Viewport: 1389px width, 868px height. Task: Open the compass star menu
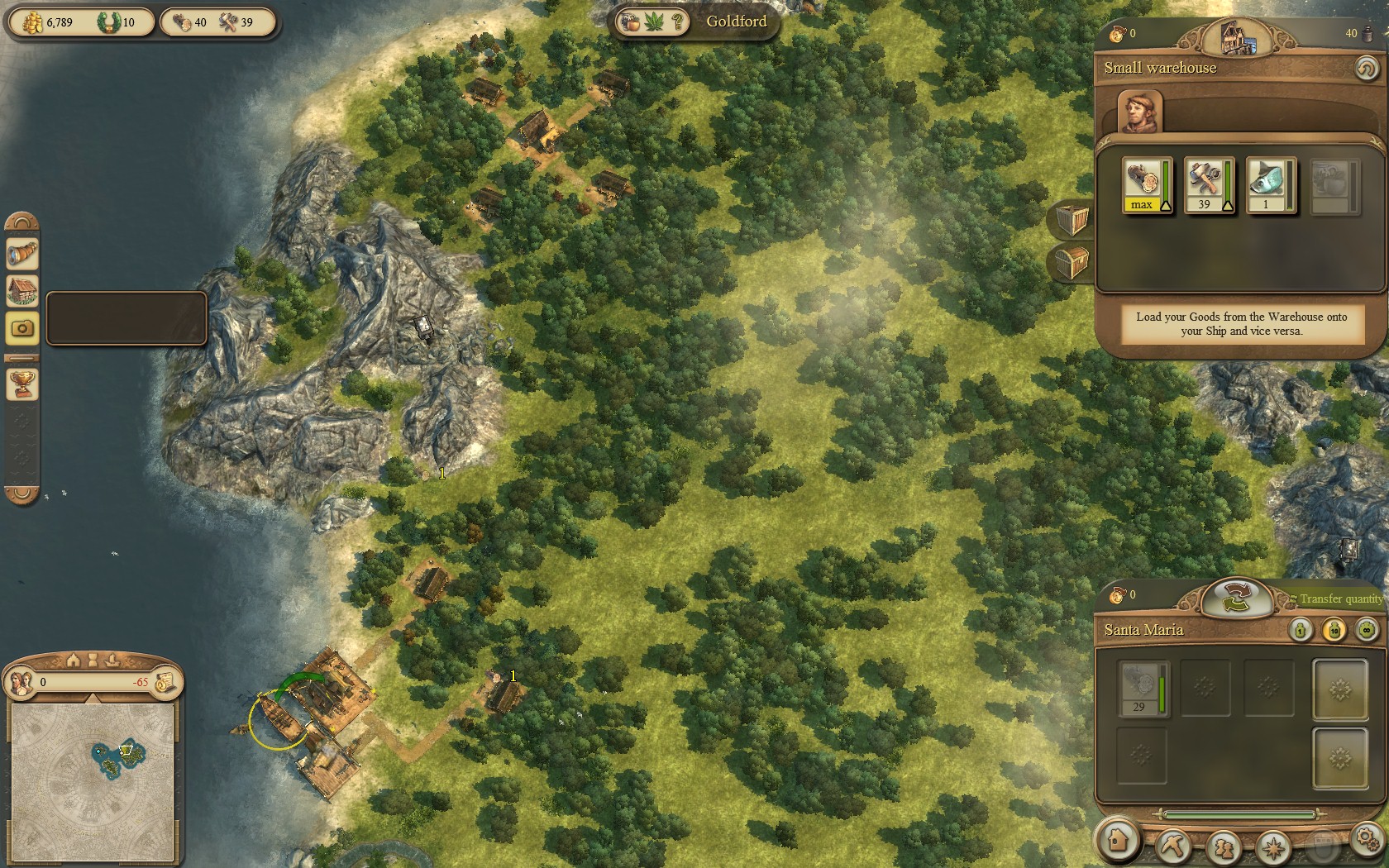click(x=1273, y=847)
